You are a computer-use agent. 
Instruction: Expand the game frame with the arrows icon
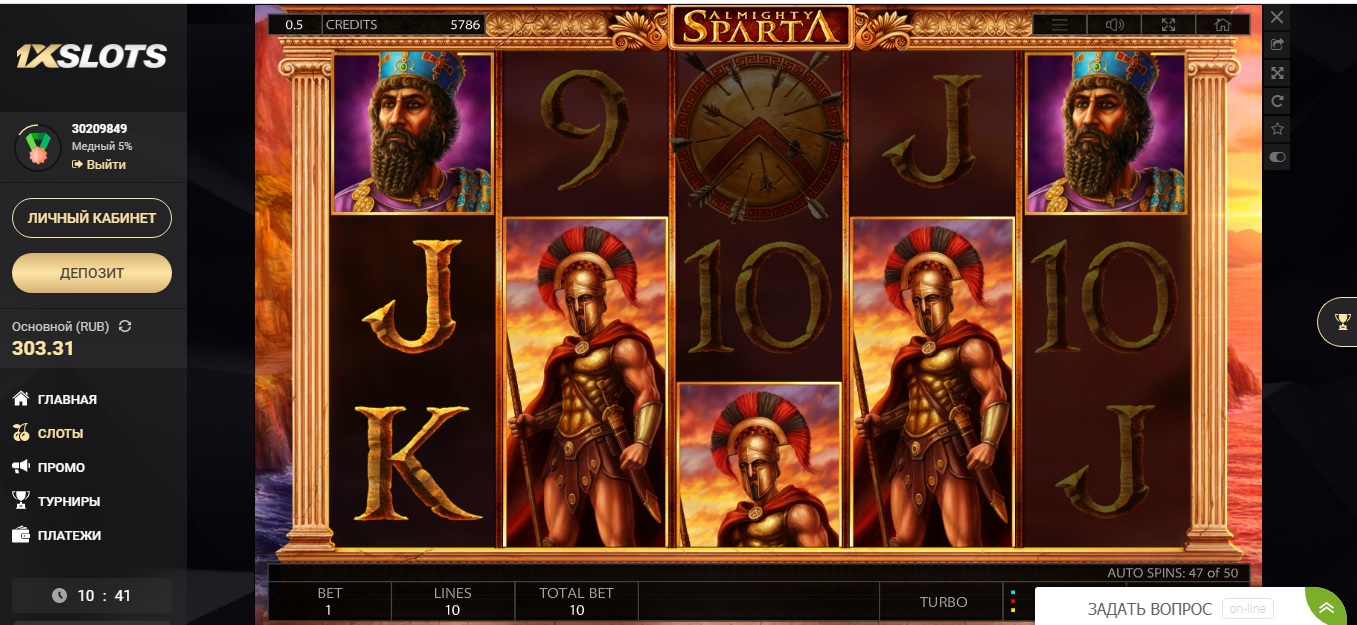pos(1277,73)
